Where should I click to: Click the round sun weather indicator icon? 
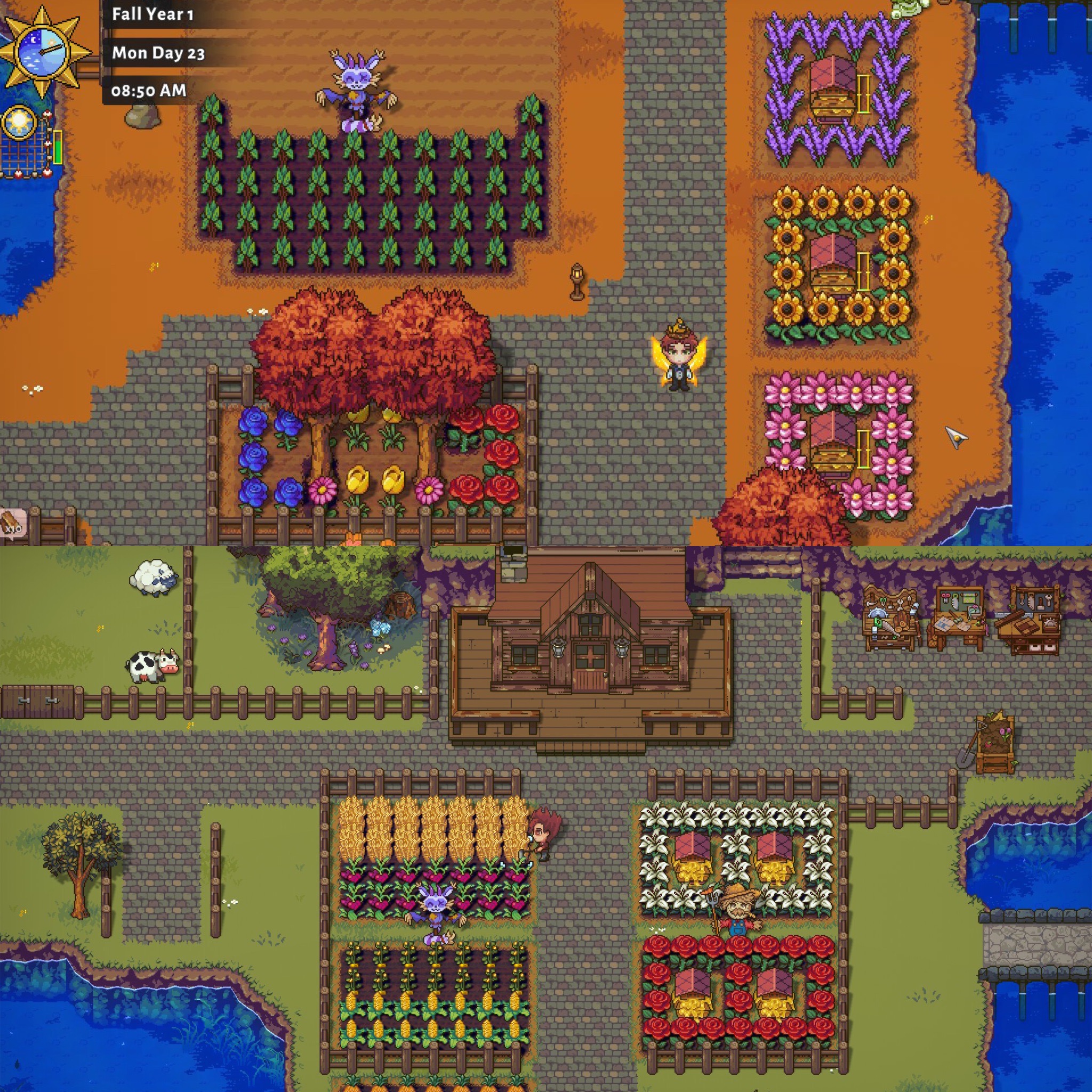[19, 122]
